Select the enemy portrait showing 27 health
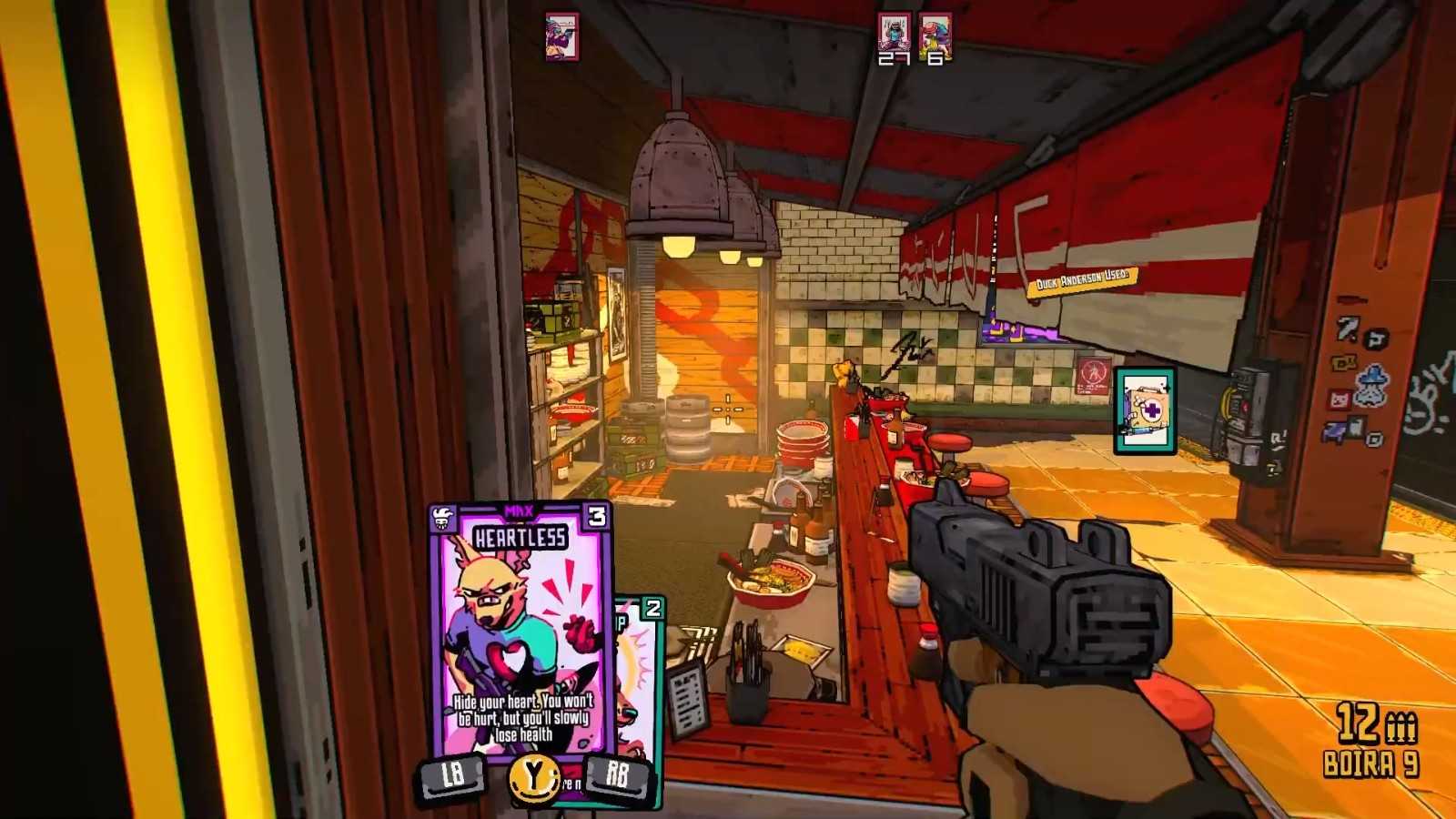The height and width of the screenshot is (819, 1456). point(894,34)
